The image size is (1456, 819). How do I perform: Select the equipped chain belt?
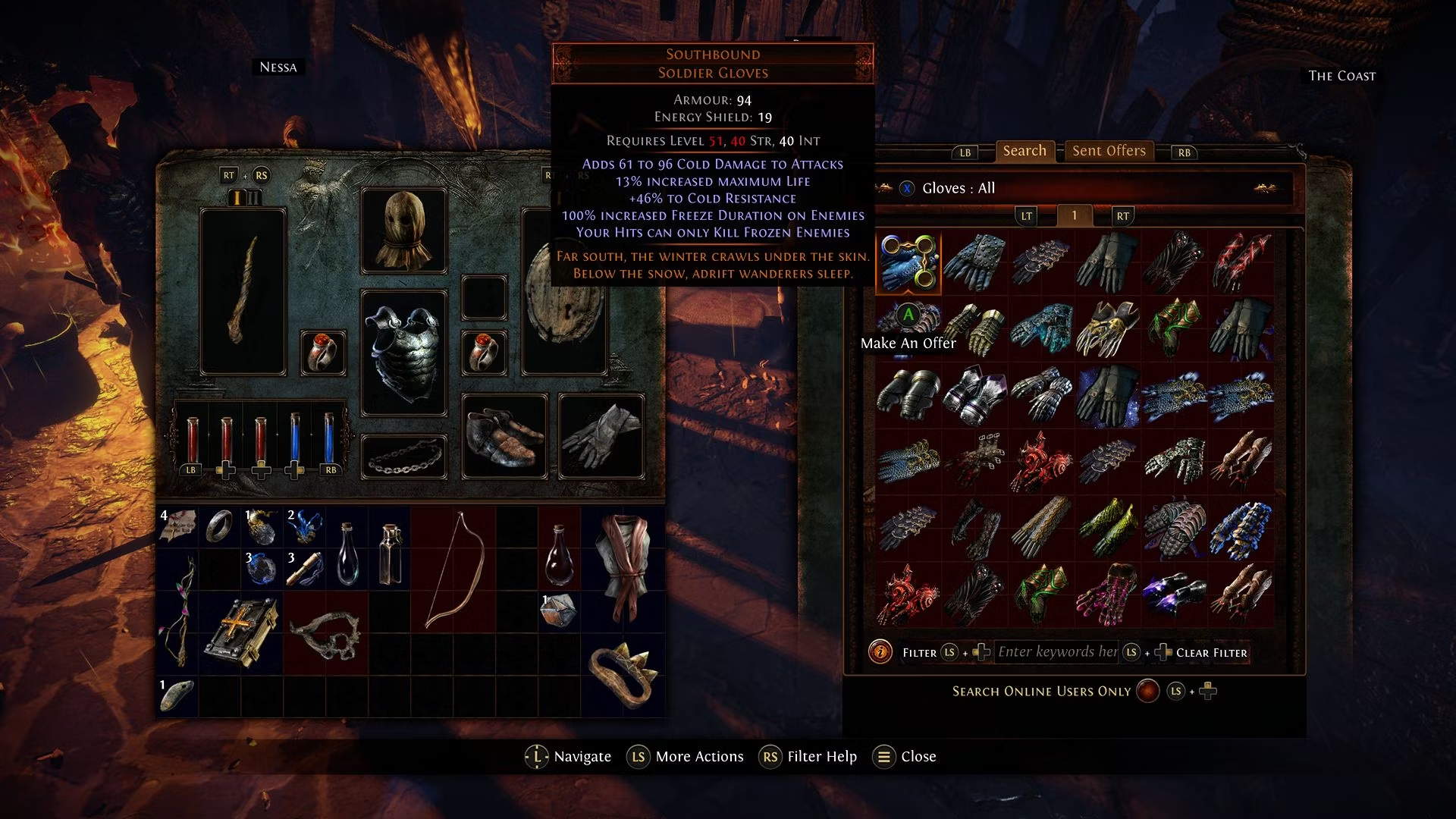click(403, 457)
